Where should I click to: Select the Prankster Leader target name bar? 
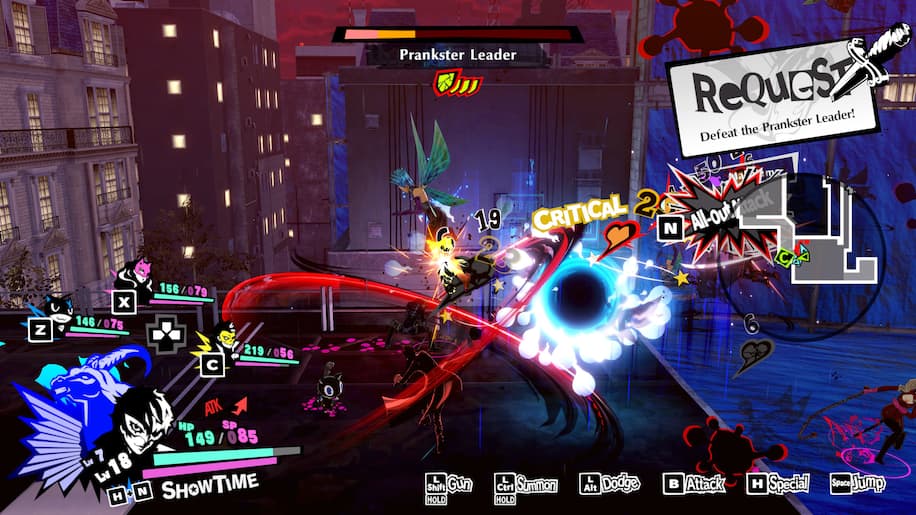coord(458,55)
